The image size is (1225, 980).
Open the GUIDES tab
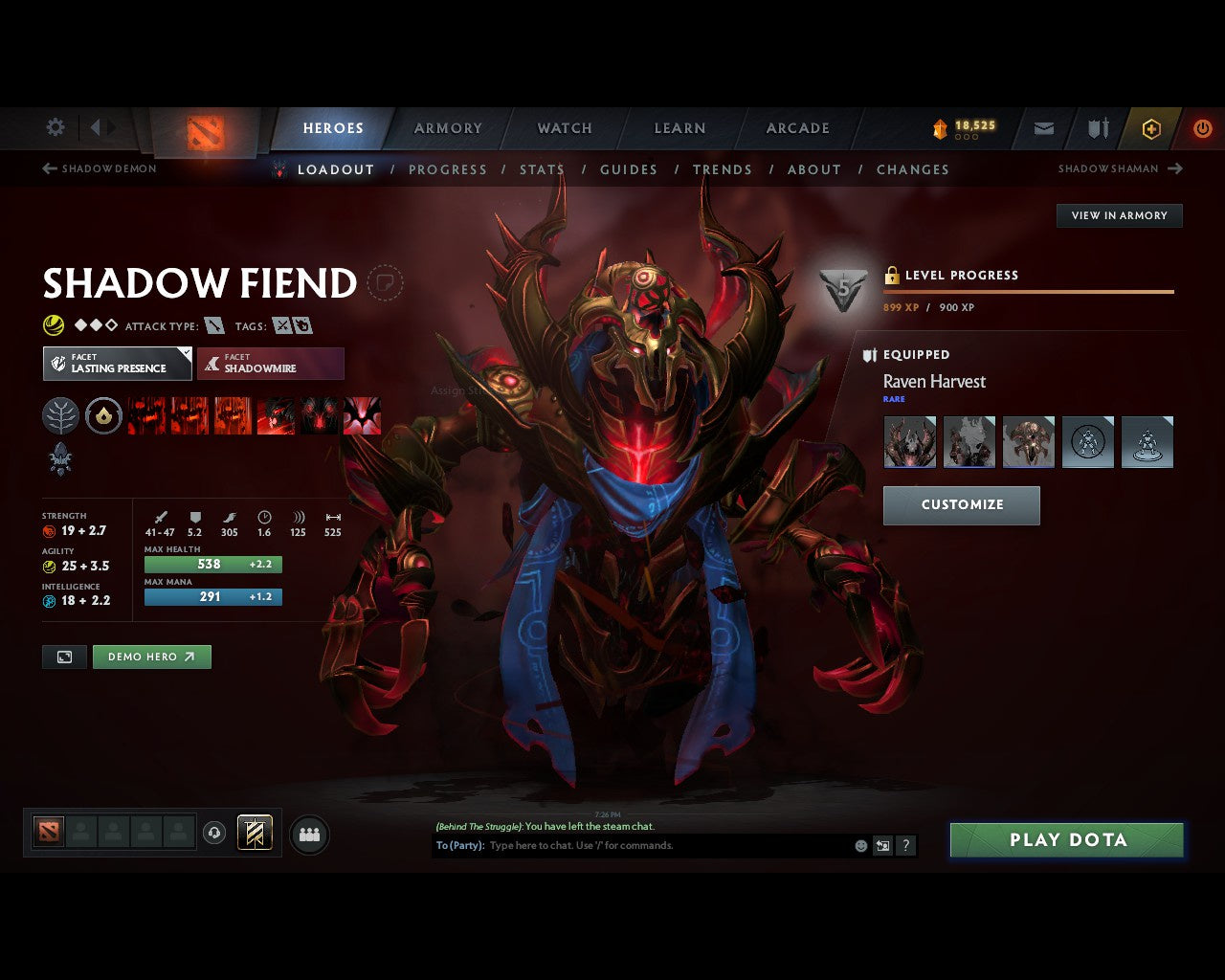[x=628, y=169]
